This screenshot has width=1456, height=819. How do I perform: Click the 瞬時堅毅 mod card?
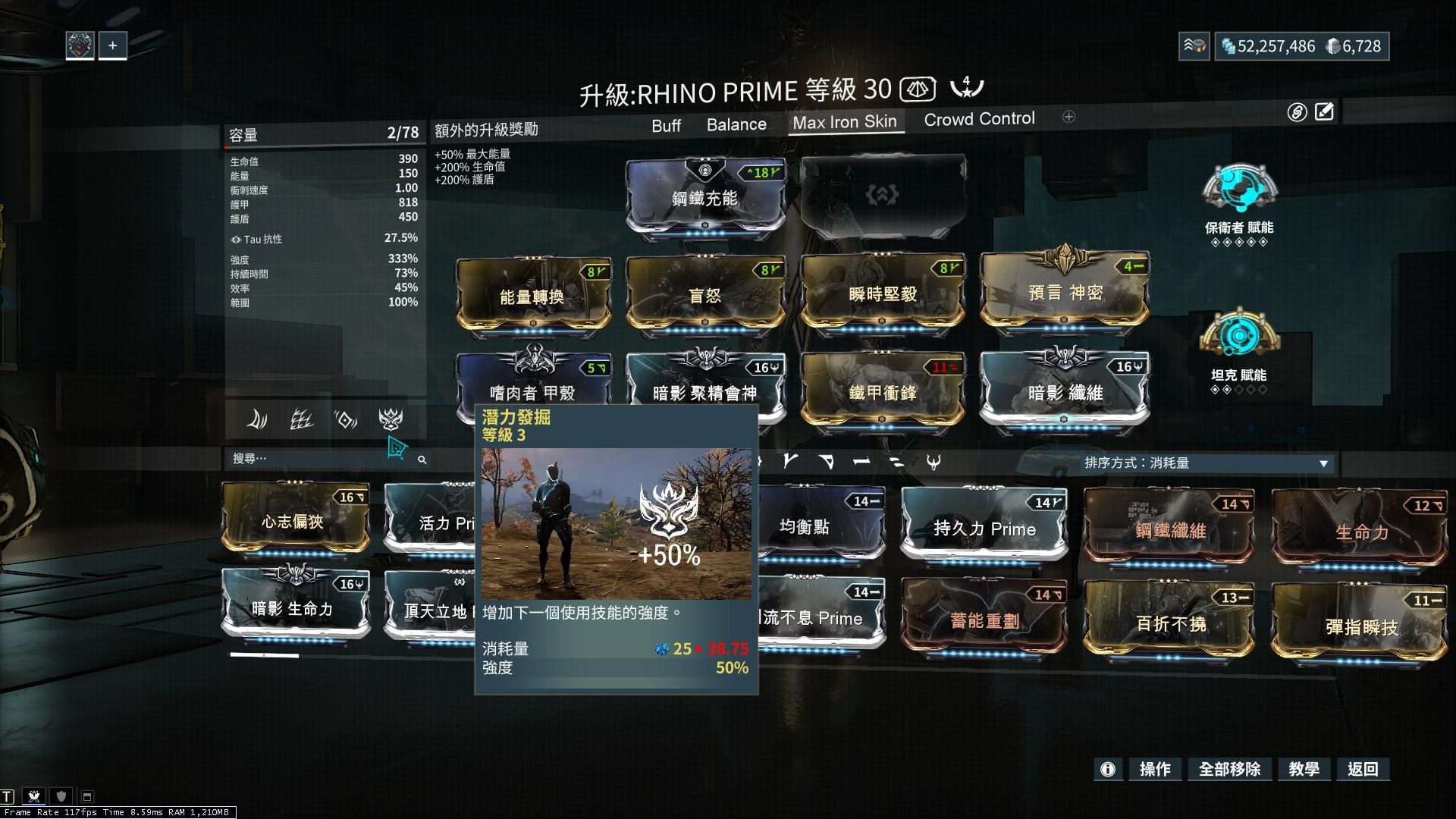[x=882, y=294]
